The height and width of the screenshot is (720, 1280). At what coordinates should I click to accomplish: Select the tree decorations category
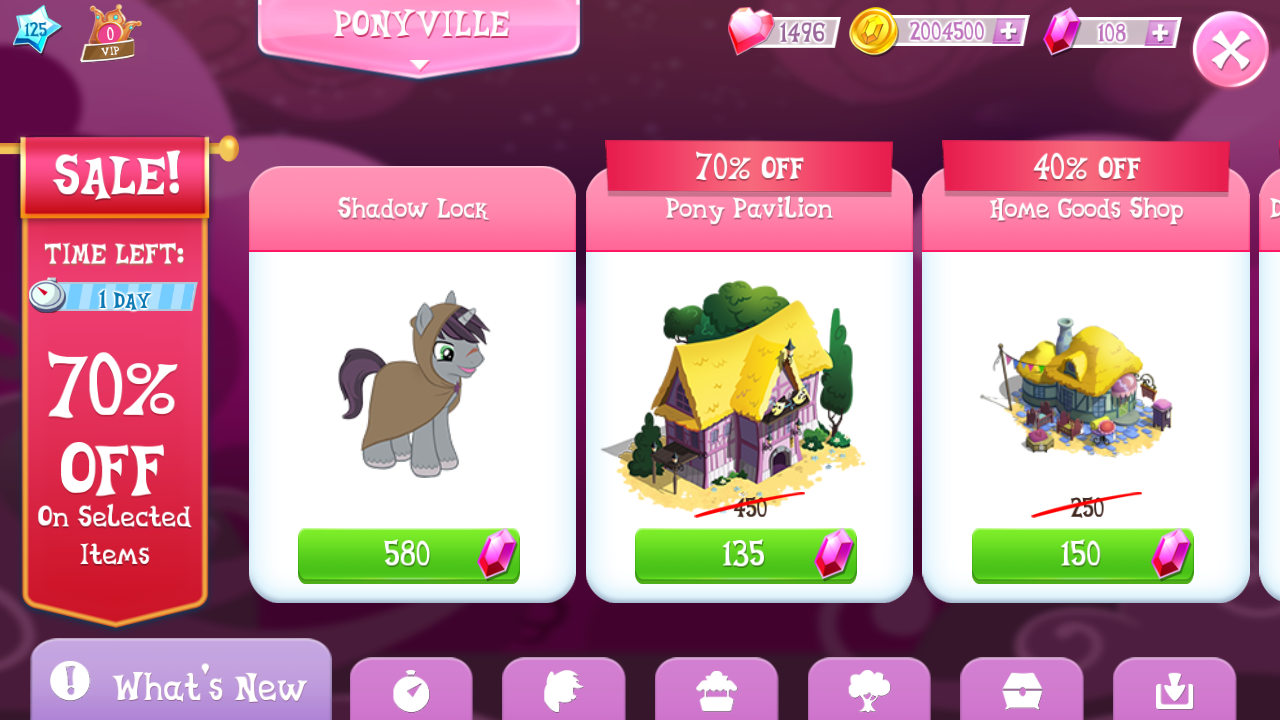[869, 692]
